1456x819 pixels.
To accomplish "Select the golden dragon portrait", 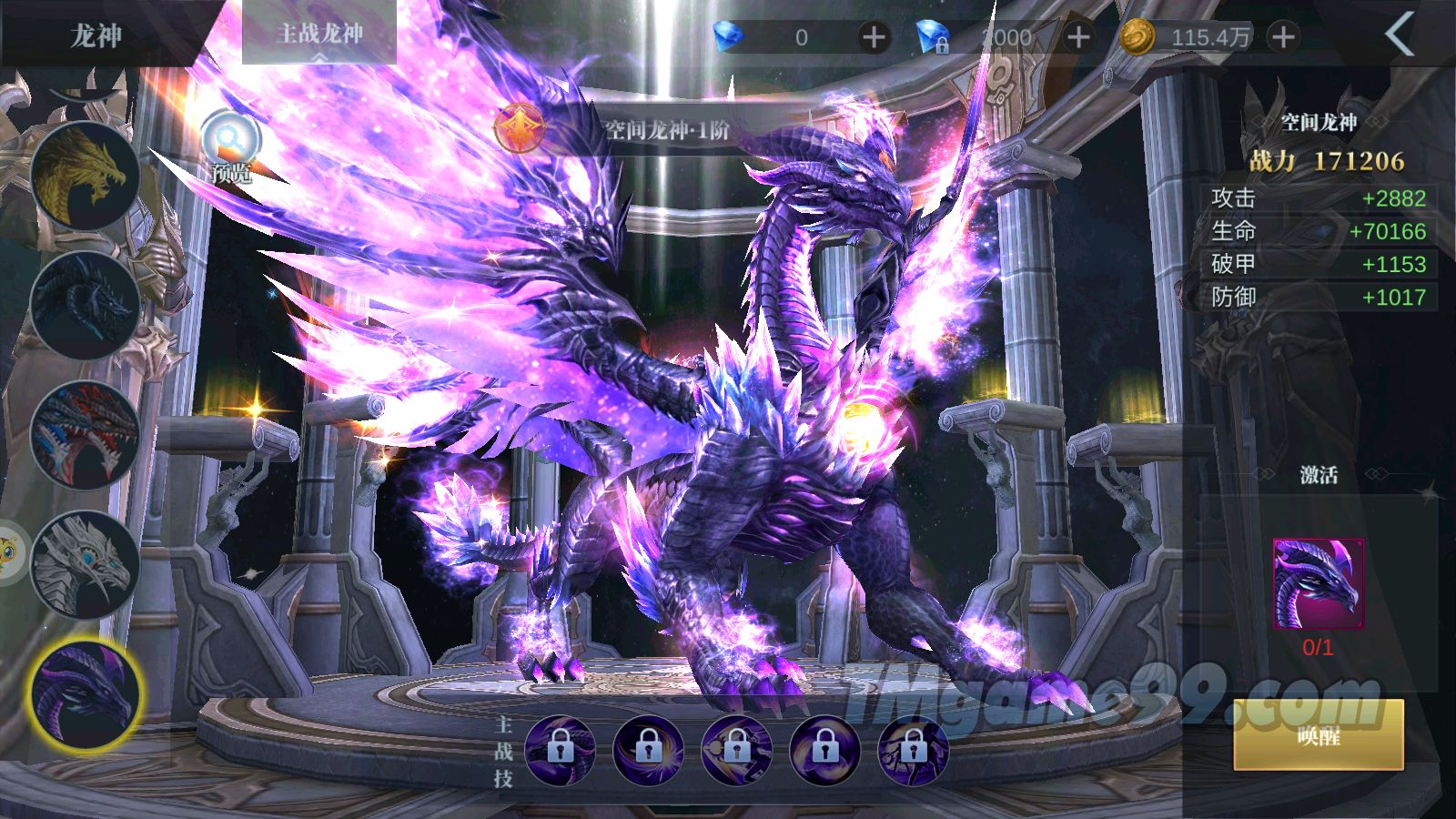I will tap(85, 176).
